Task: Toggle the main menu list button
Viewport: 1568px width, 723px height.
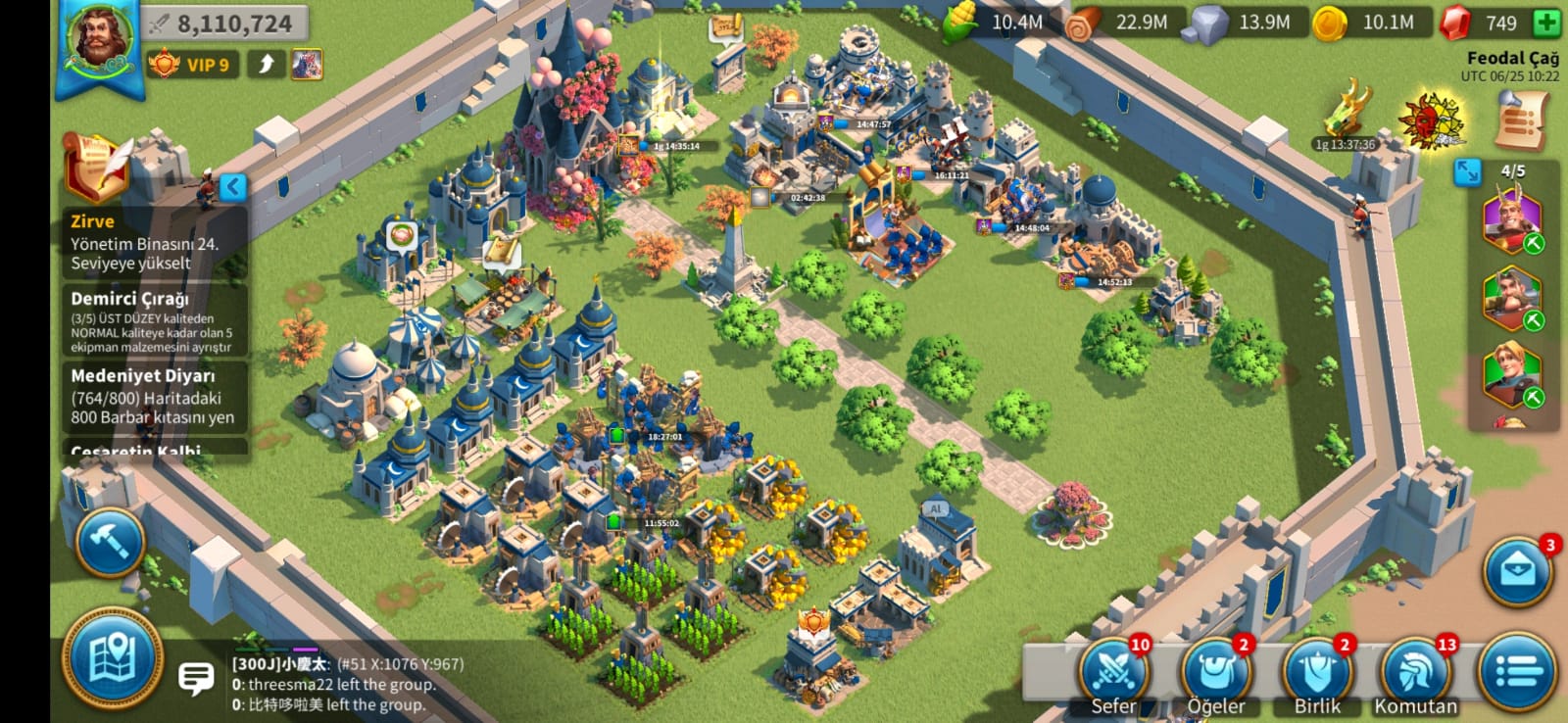Action: (x=1517, y=672)
